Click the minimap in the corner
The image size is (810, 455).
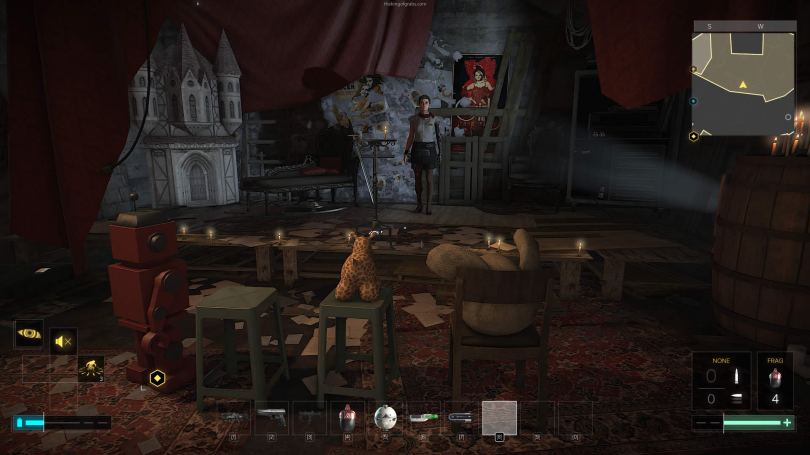pos(743,78)
